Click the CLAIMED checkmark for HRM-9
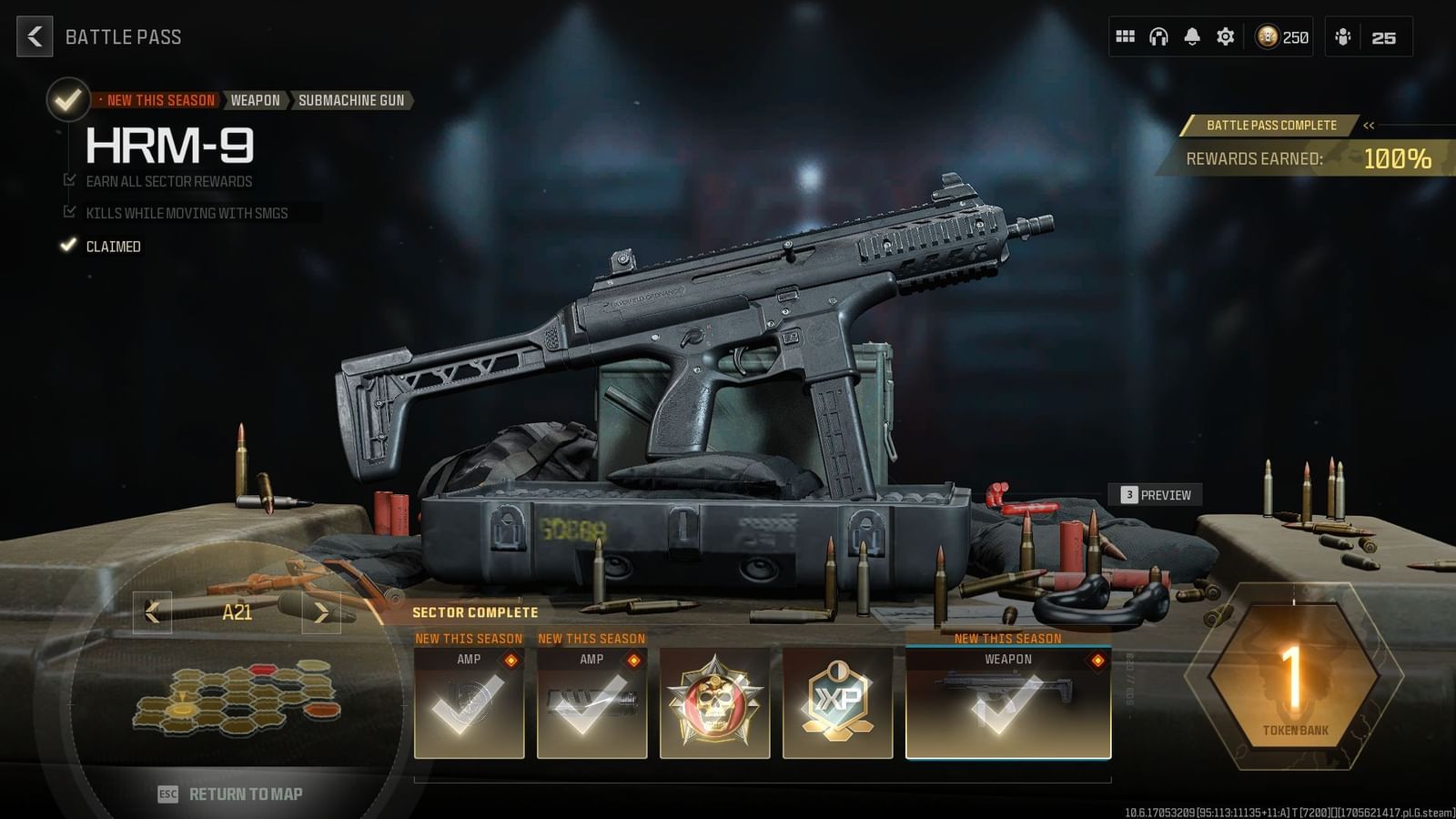The height and width of the screenshot is (819, 1456). pyautogui.click(x=68, y=245)
